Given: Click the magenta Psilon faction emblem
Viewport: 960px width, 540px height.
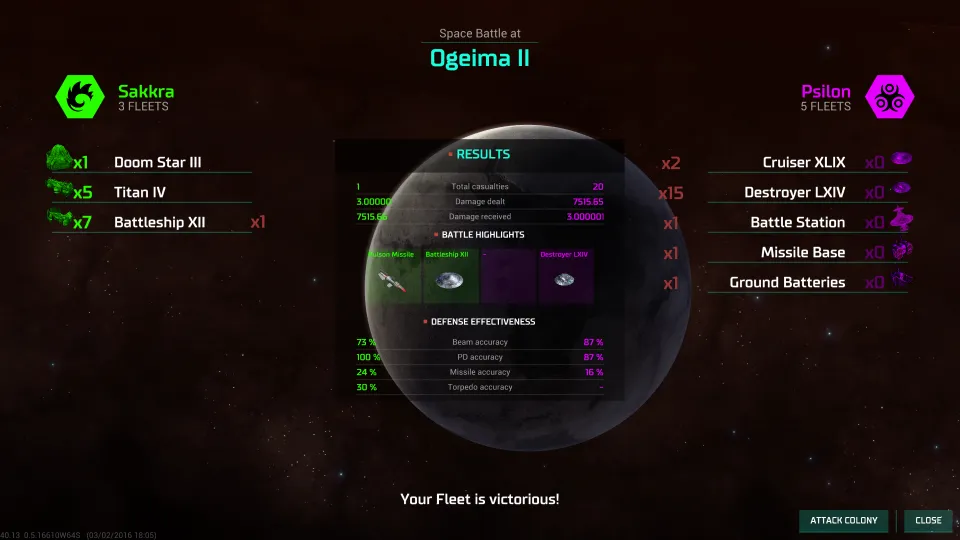Looking at the screenshot, I should click(888, 97).
